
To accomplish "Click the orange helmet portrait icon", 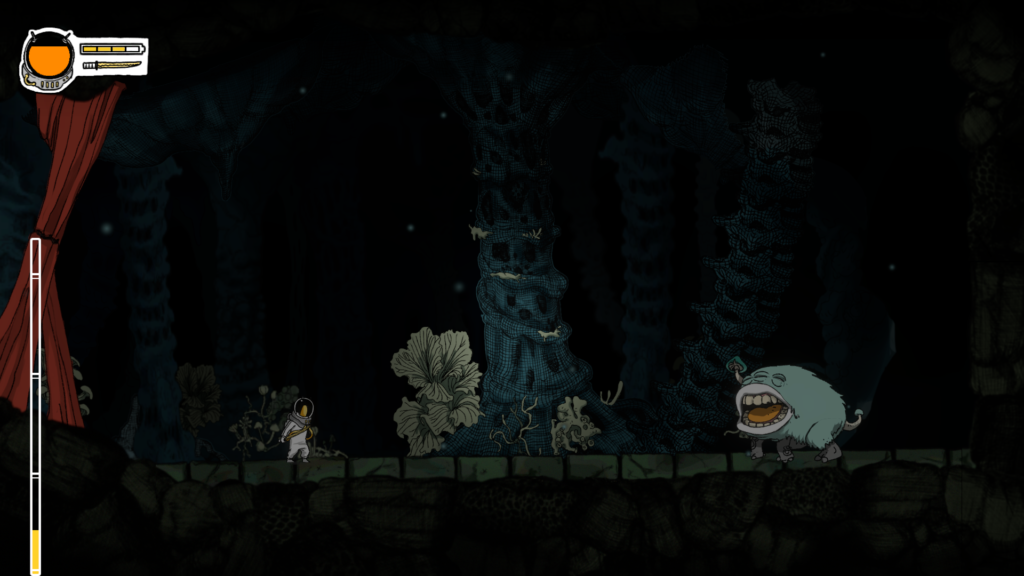I will click(x=48, y=58).
